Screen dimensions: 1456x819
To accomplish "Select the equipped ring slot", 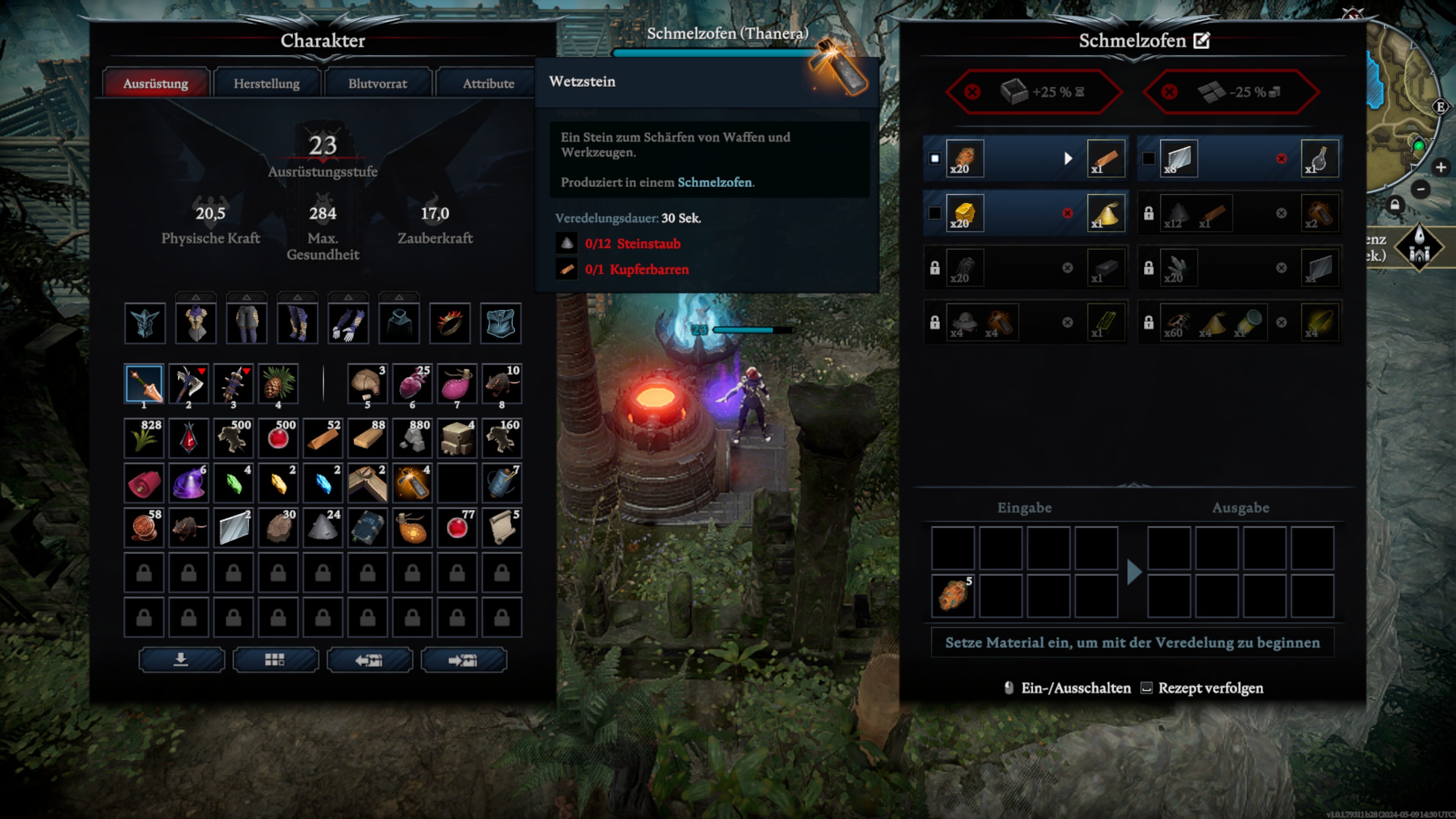I will coord(450,323).
